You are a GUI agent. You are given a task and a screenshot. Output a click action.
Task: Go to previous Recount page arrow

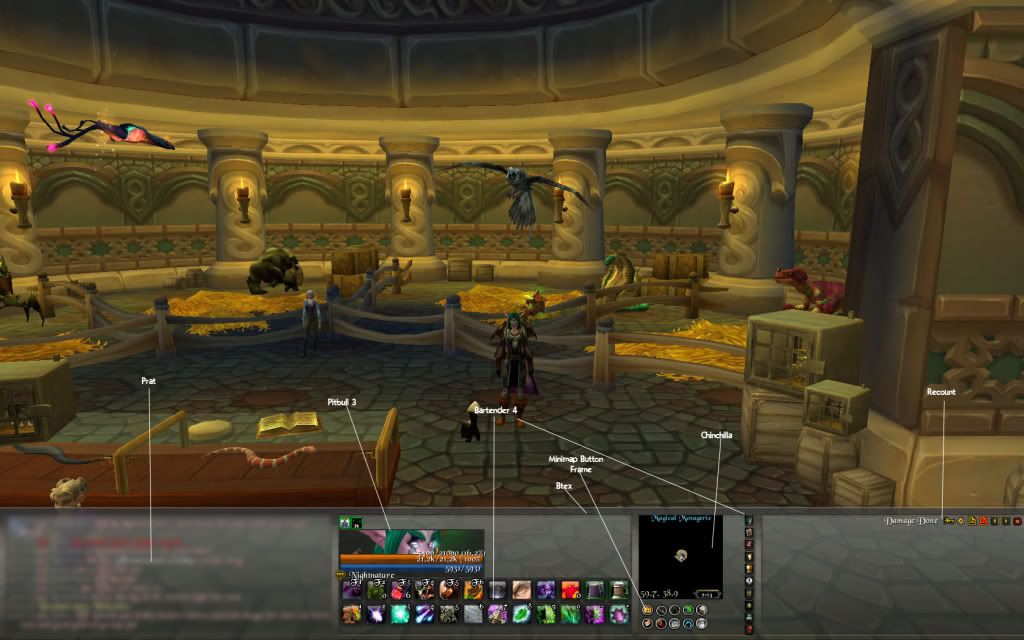coord(995,521)
